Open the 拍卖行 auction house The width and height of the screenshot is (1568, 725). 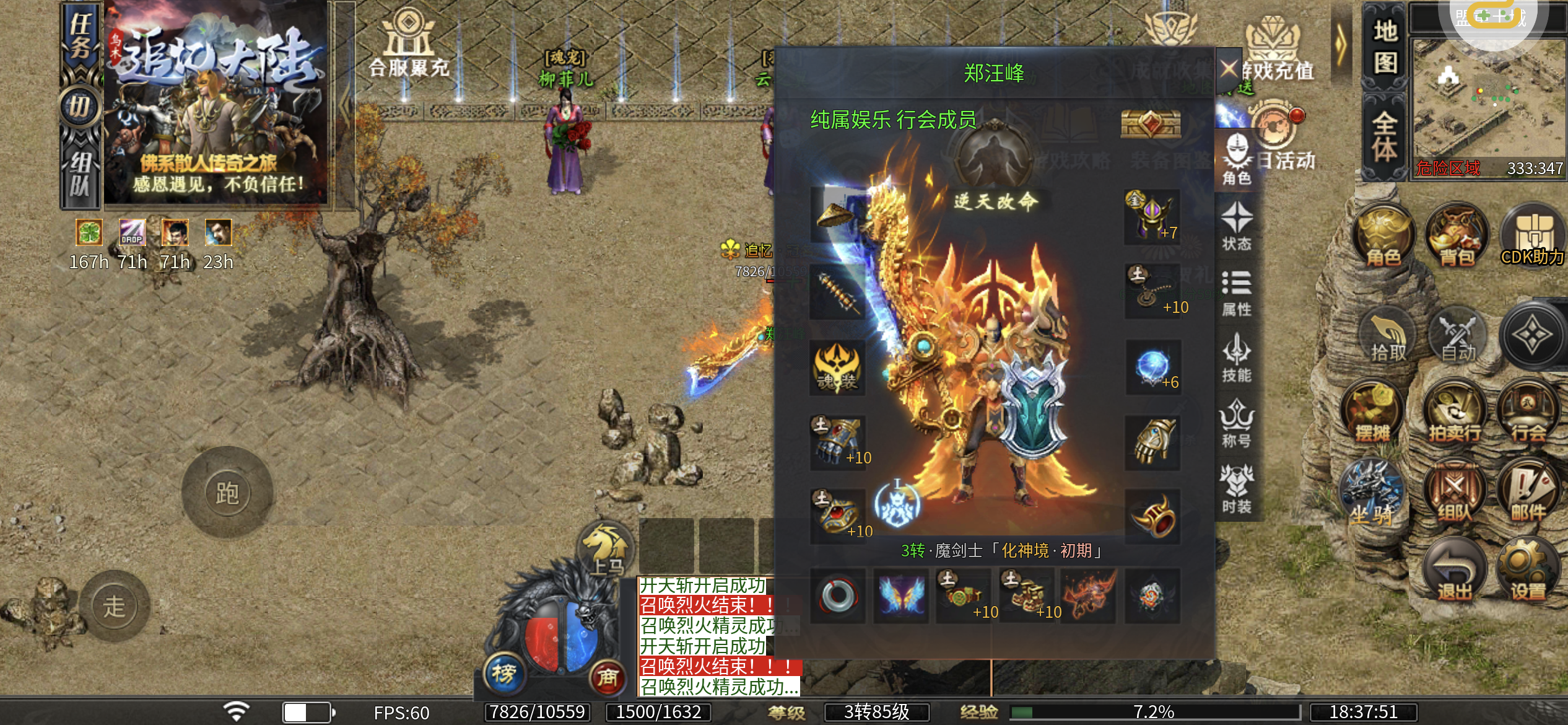click(1455, 413)
